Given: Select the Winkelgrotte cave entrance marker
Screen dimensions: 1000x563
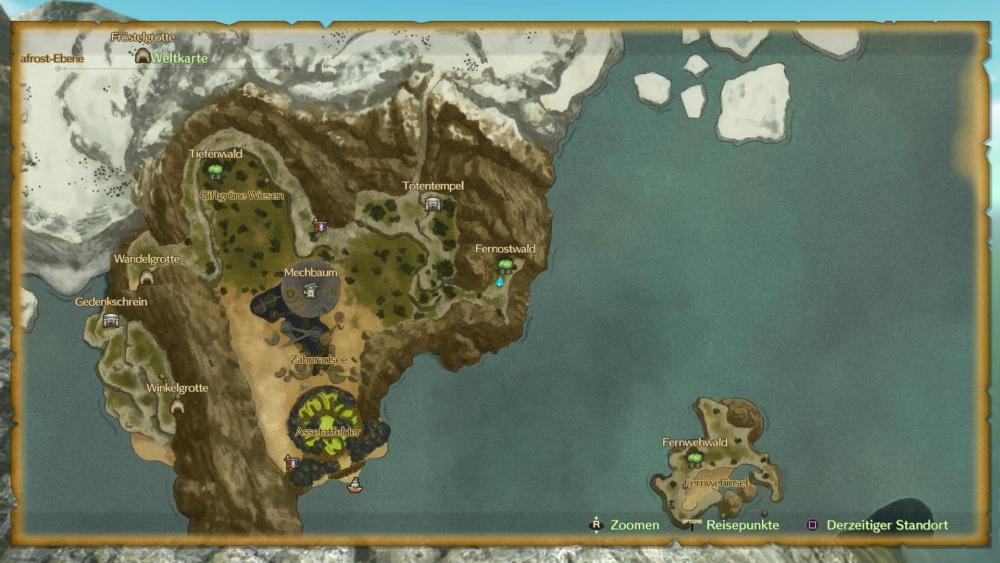Looking at the screenshot, I should pyautogui.click(x=177, y=405).
